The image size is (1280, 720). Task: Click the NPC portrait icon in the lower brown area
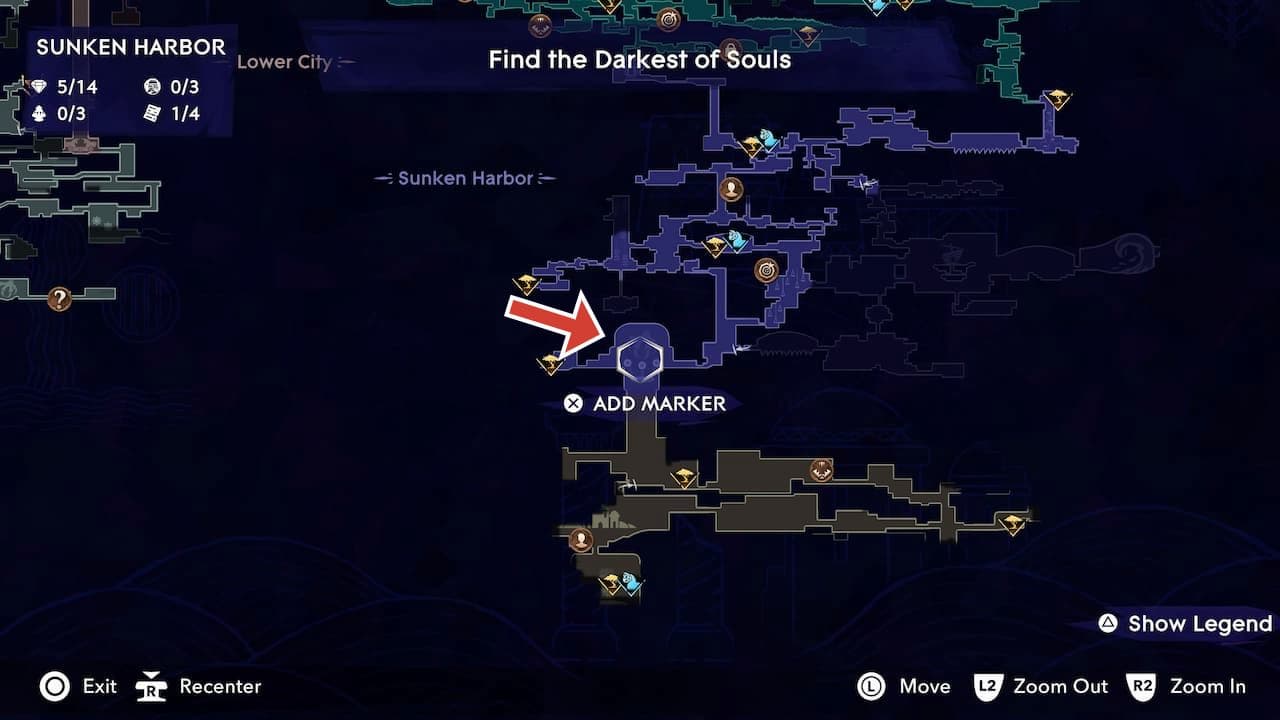(x=583, y=540)
